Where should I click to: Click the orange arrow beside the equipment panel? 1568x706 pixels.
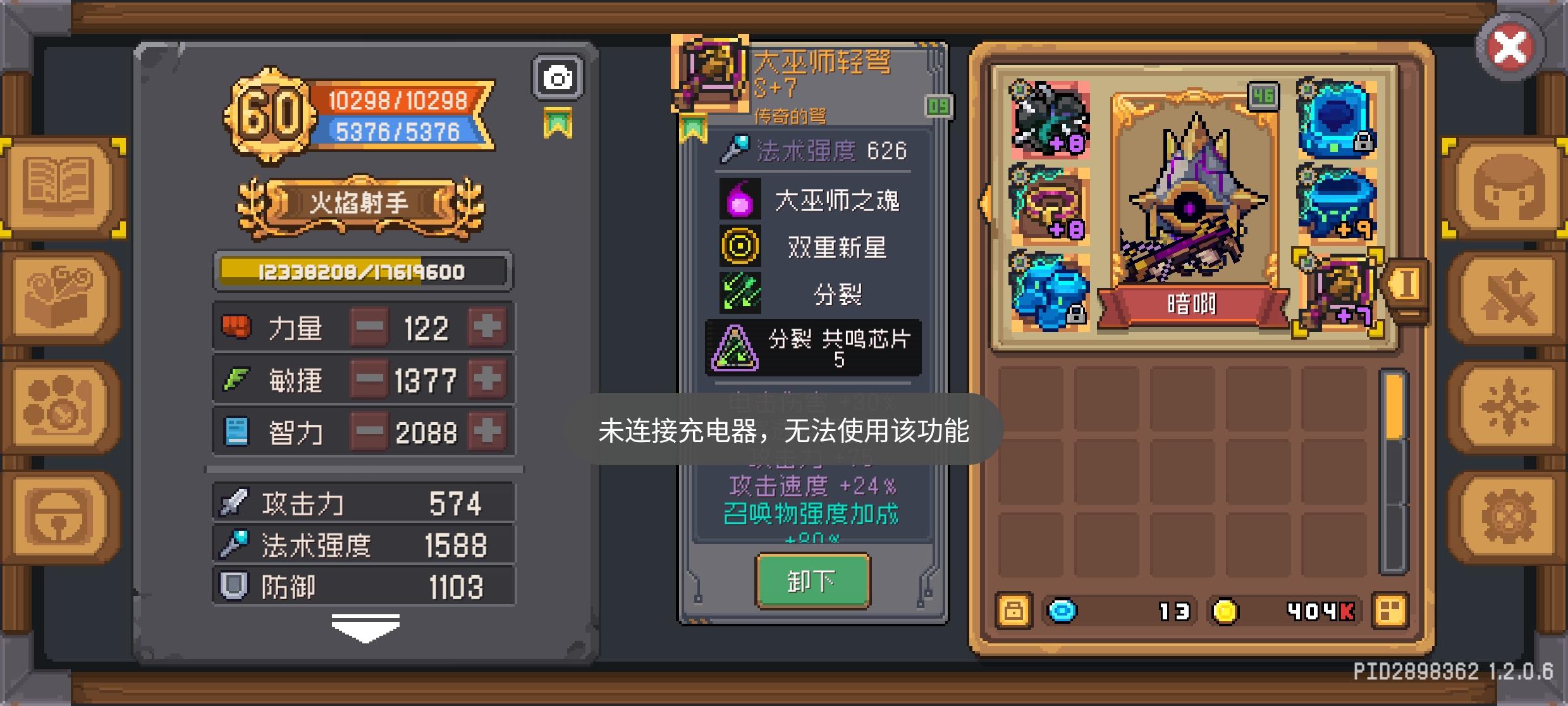click(x=984, y=204)
